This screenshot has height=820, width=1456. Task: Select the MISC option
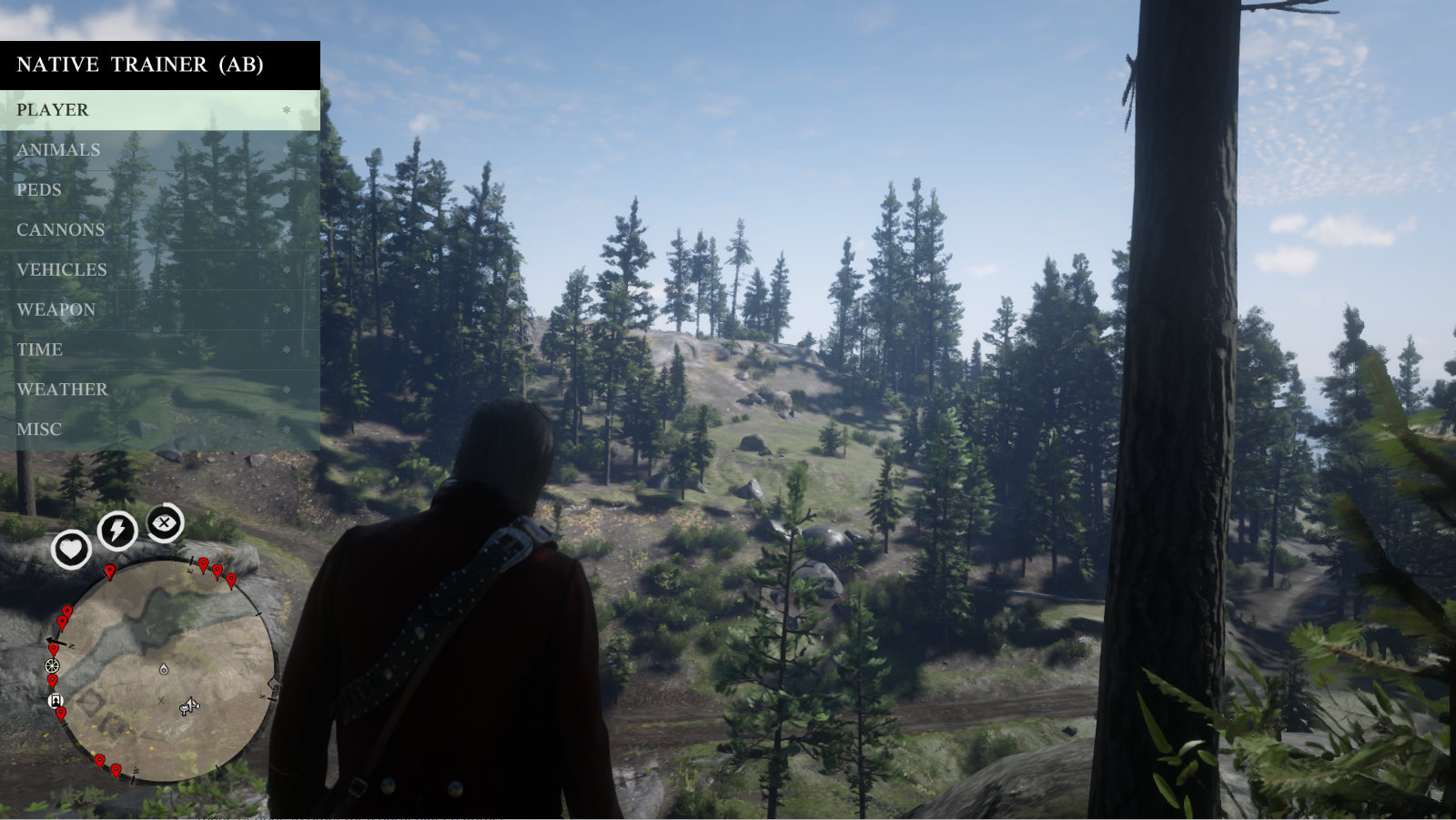click(x=39, y=429)
